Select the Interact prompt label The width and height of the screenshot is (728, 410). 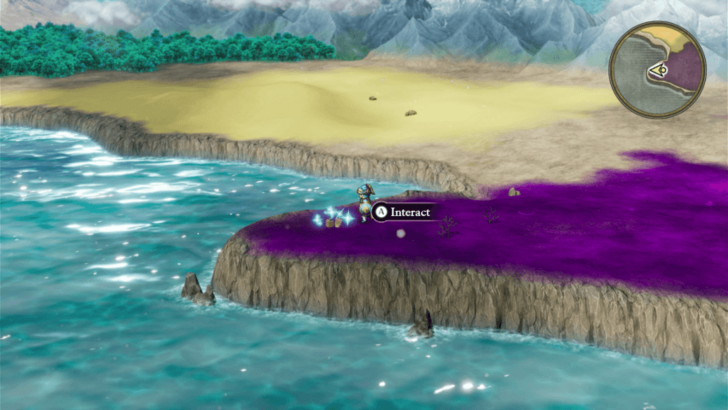[x=403, y=212]
